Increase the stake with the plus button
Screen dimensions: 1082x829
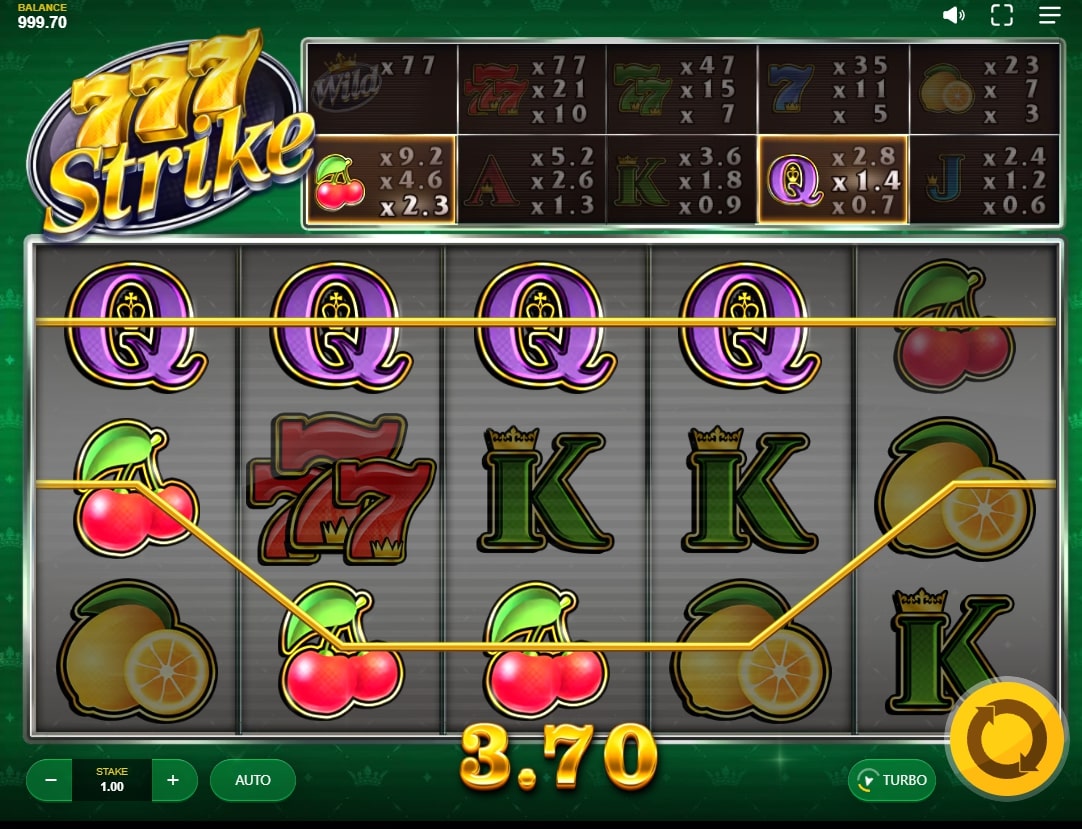coord(173,780)
